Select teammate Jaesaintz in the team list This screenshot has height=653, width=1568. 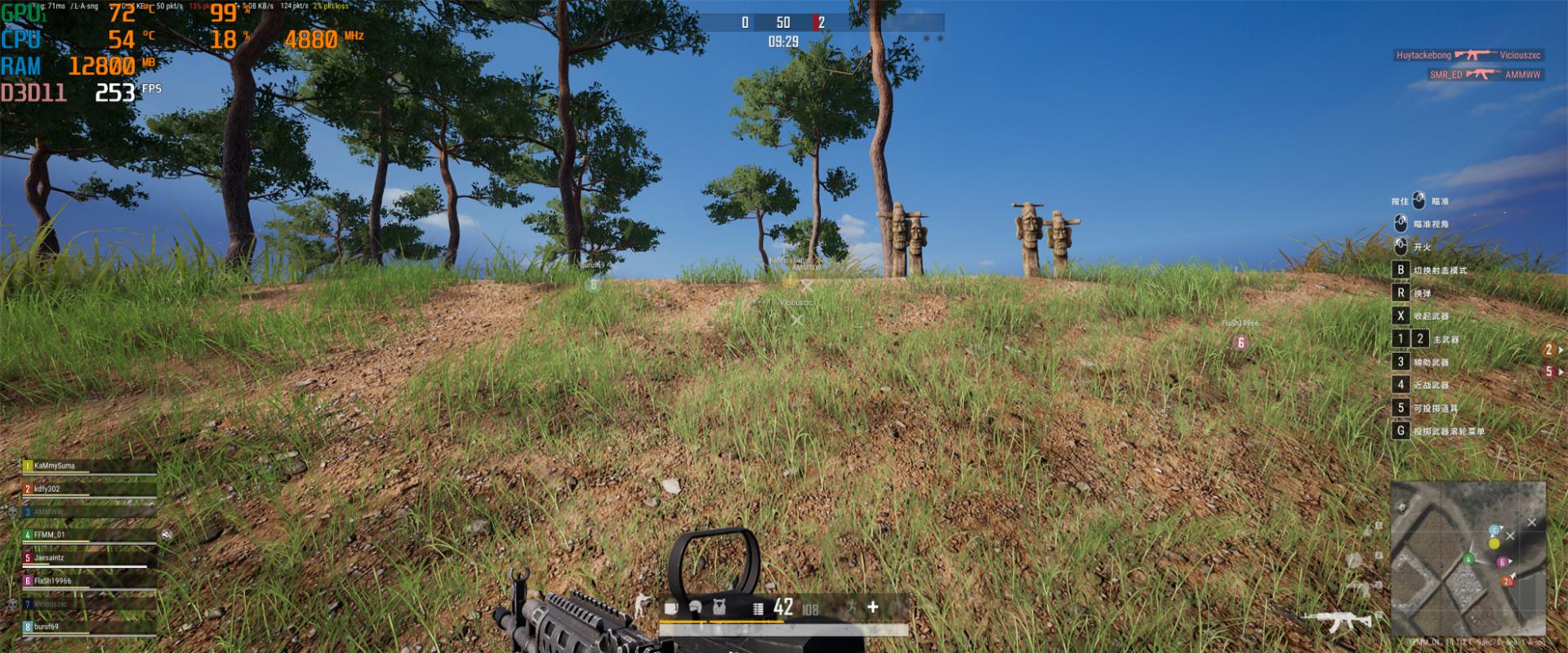pyautogui.click(x=49, y=557)
